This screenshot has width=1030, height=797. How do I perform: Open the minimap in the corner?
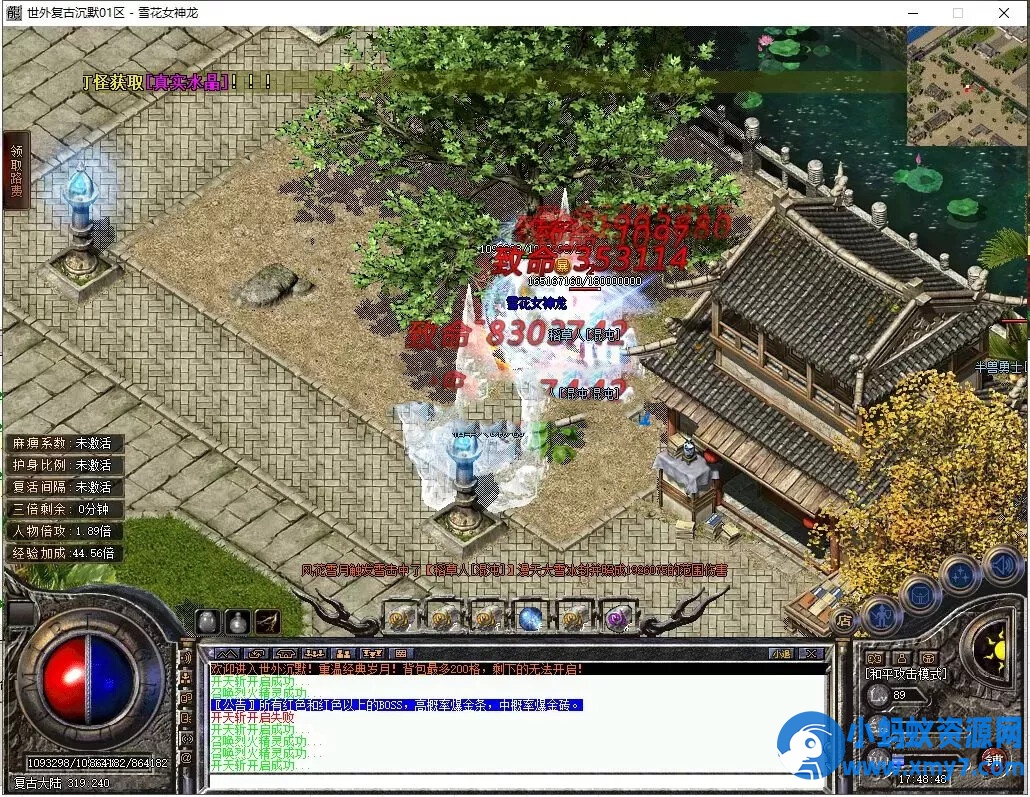[x=967, y=86]
